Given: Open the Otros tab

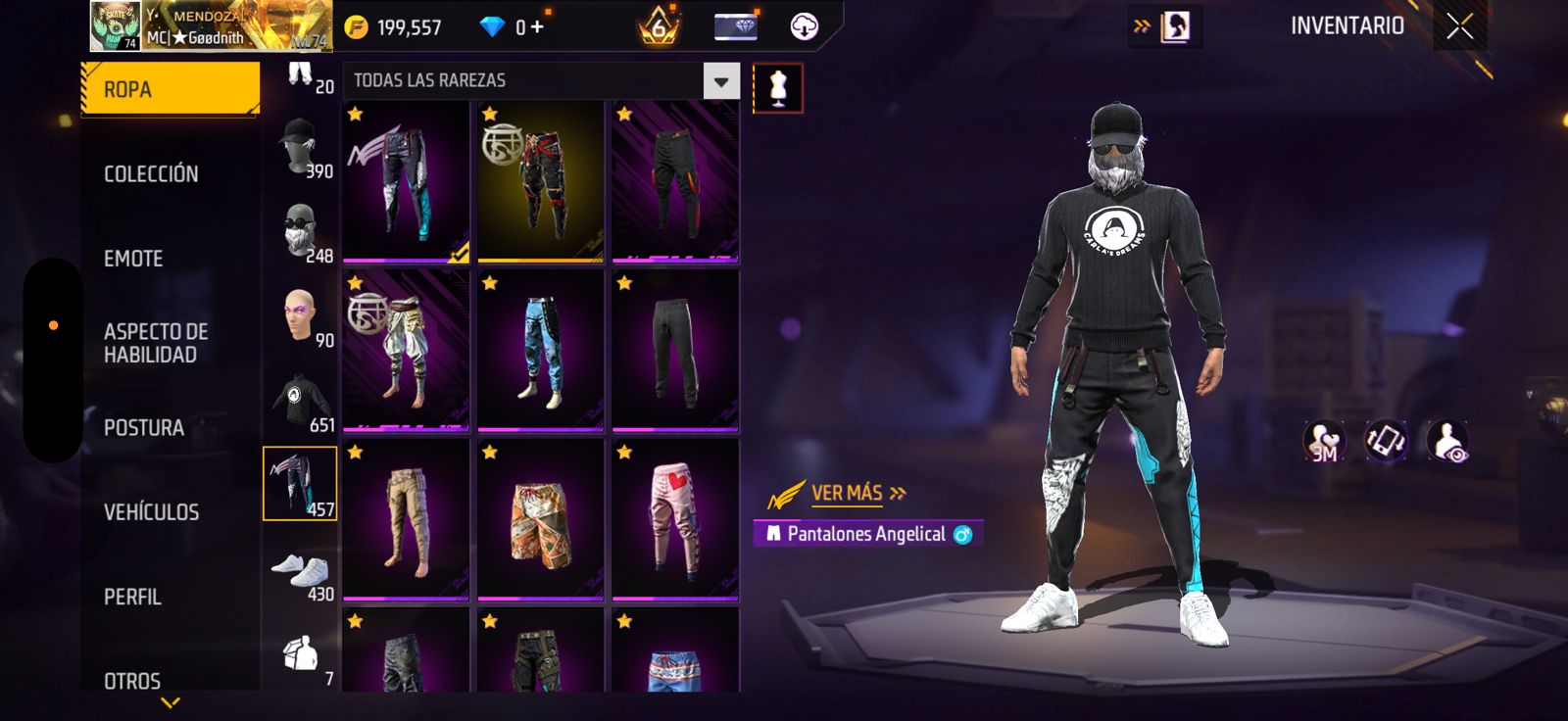Looking at the screenshot, I should [132, 680].
